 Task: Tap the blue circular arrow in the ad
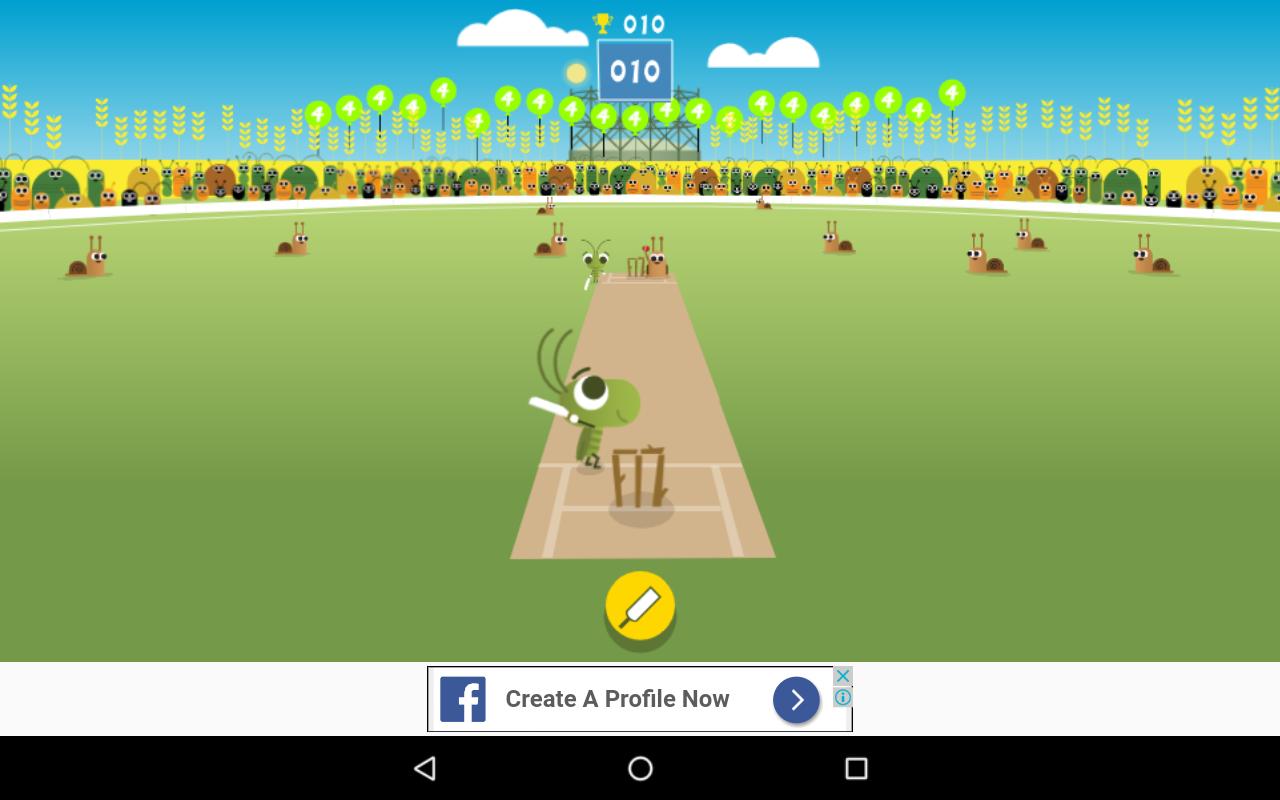(796, 699)
